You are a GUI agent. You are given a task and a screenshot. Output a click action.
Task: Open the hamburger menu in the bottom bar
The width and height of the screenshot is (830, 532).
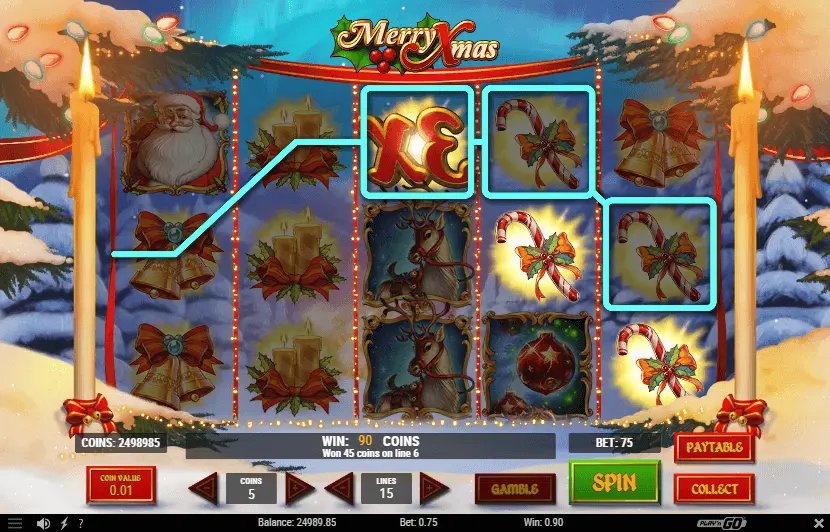click(x=15, y=523)
